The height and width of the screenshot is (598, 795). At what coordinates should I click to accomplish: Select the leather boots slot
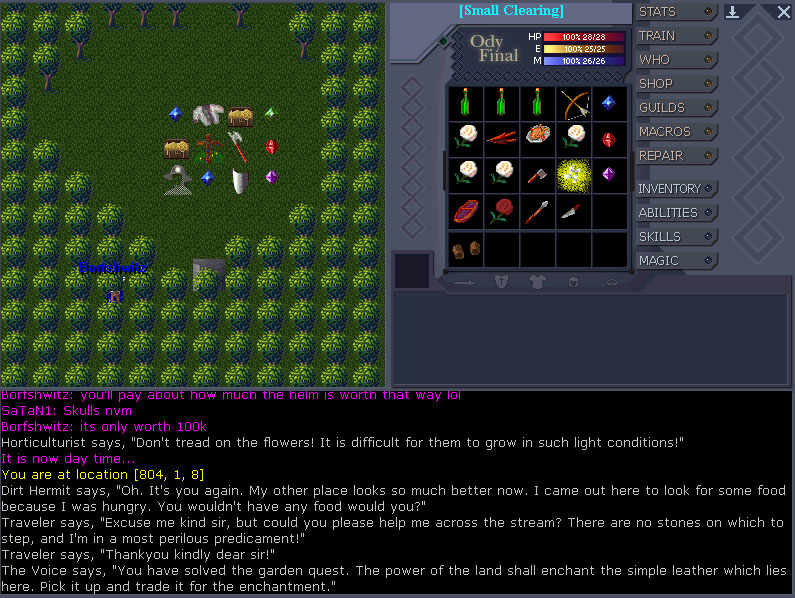pos(465,247)
